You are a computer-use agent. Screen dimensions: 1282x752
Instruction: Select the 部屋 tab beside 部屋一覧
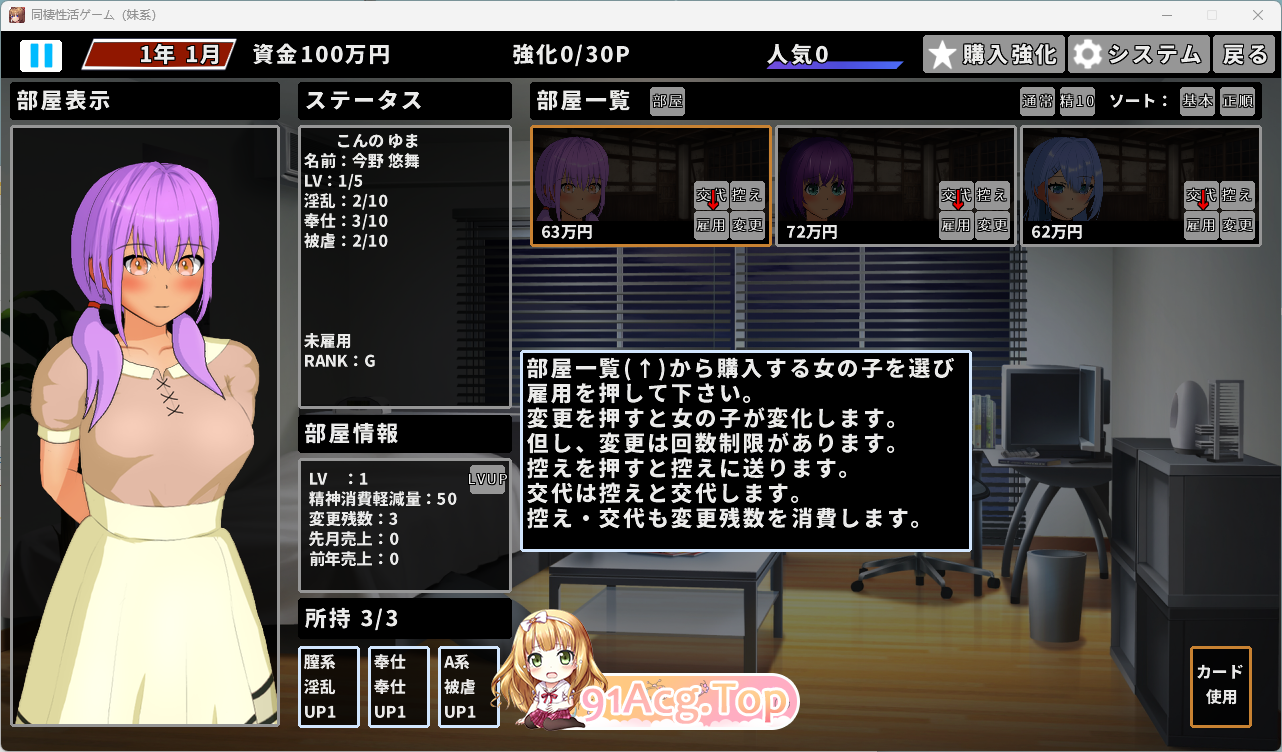(667, 101)
